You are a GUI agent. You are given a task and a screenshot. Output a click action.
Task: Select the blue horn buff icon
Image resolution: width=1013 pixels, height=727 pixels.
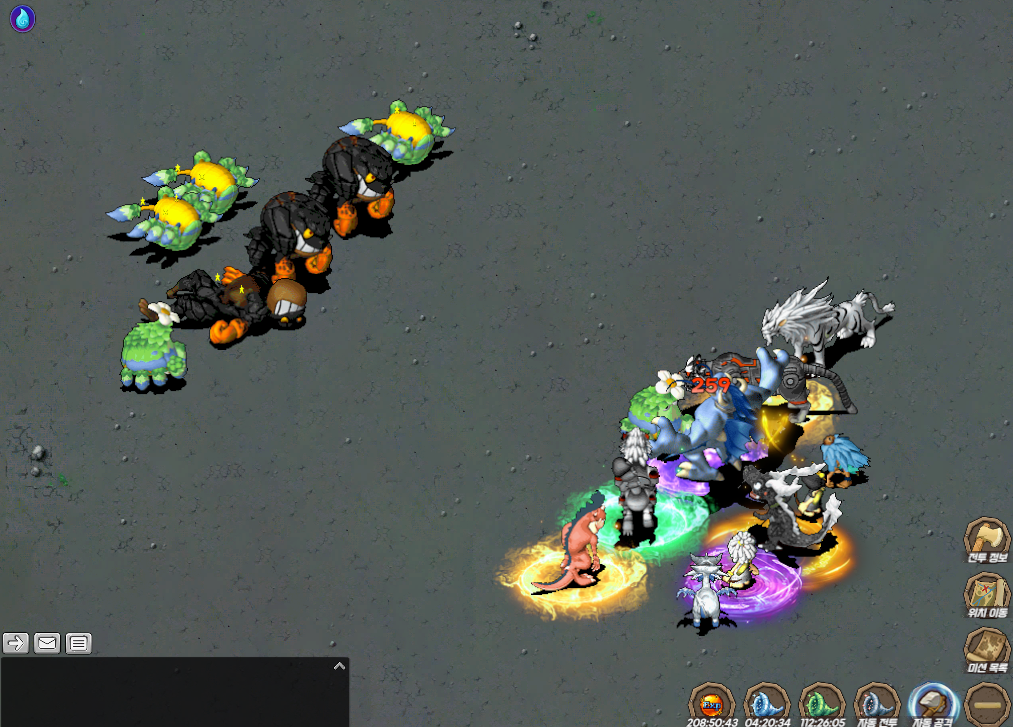tap(768, 702)
